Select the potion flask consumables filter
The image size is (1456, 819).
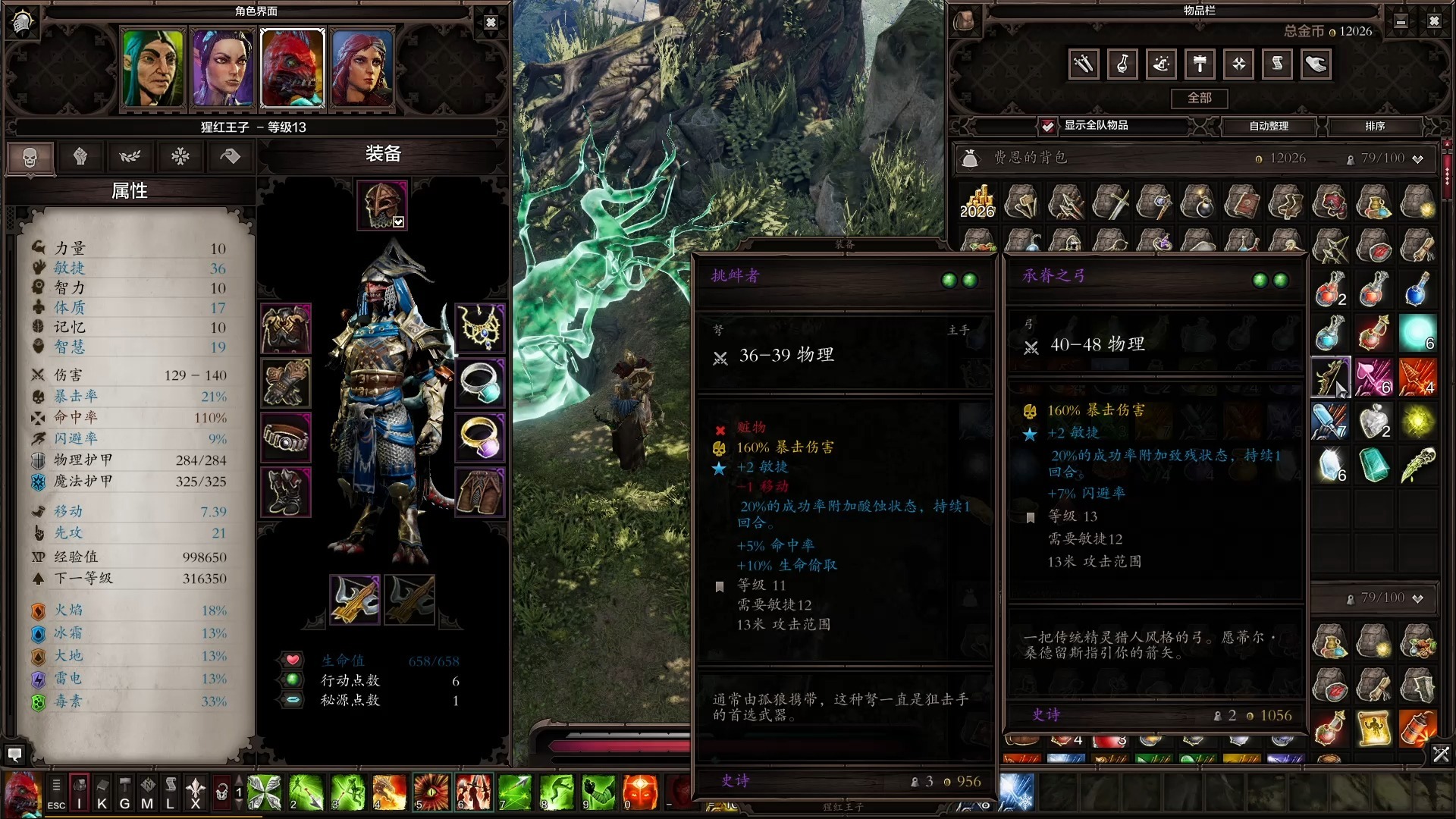point(1123,64)
